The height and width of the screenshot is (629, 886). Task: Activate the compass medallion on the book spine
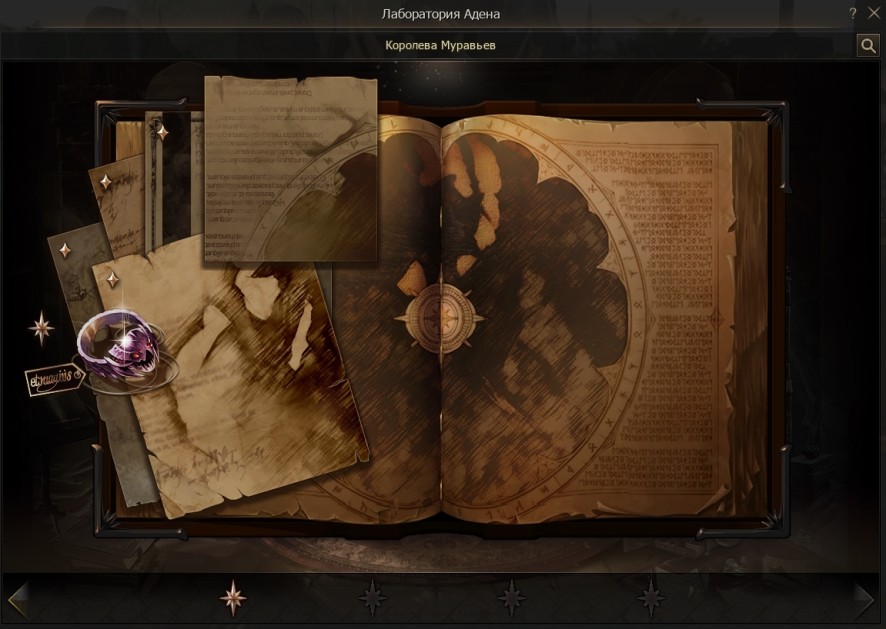tap(439, 318)
